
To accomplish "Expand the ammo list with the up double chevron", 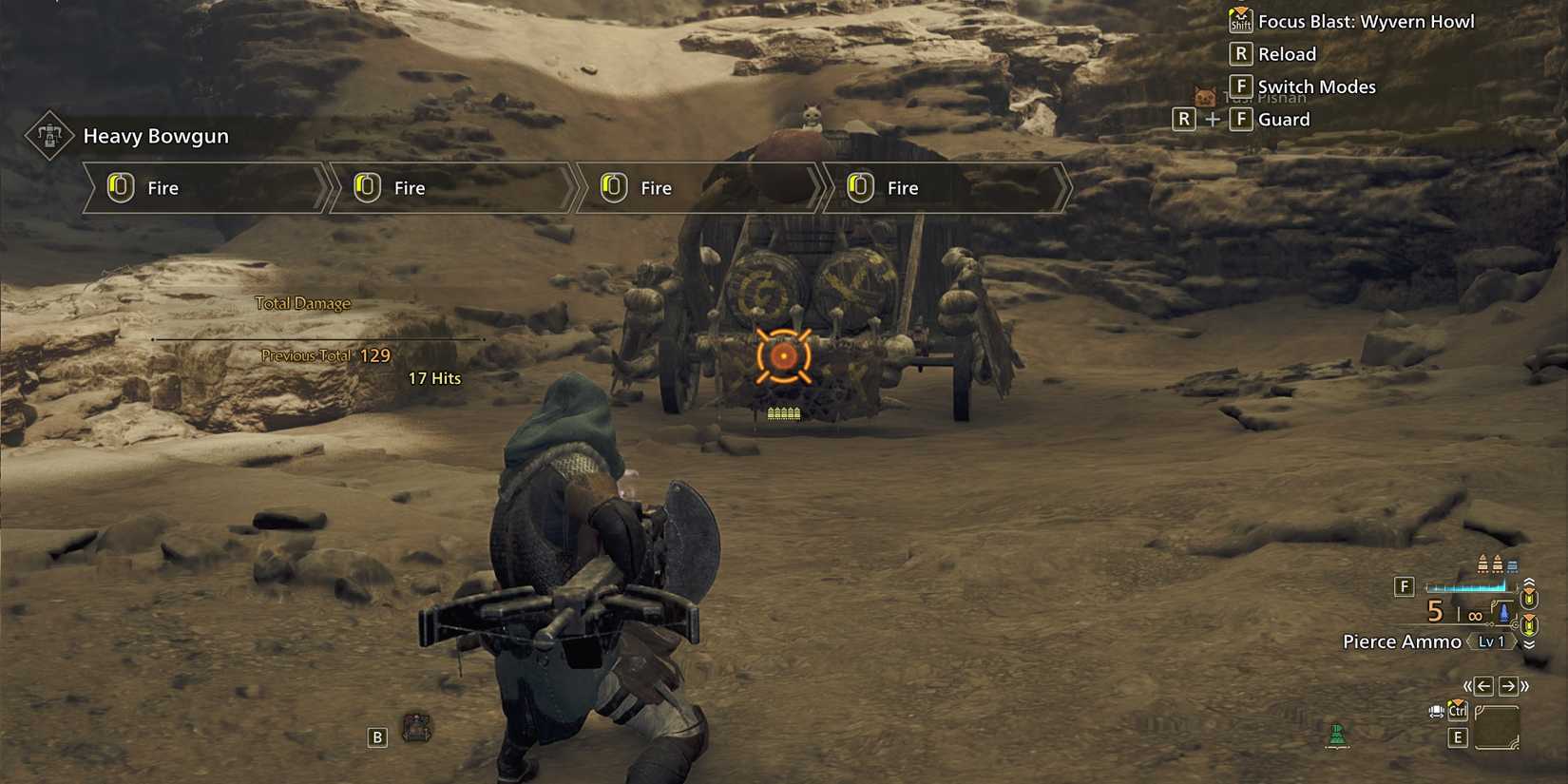I will (x=1529, y=583).
